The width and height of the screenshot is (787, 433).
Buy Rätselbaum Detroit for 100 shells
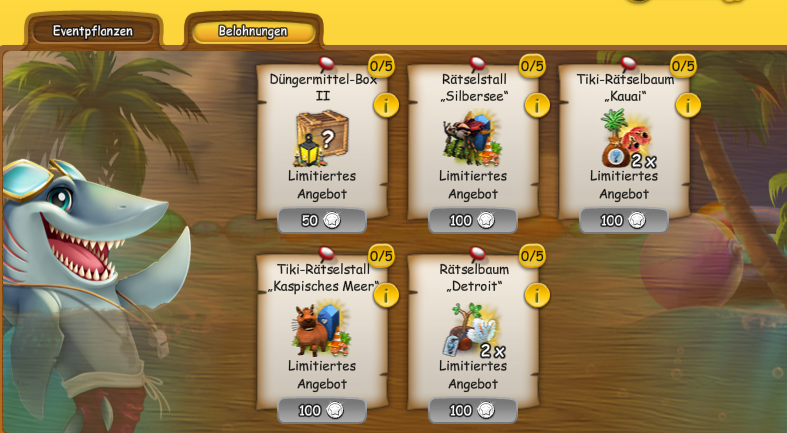pos(473,410)
